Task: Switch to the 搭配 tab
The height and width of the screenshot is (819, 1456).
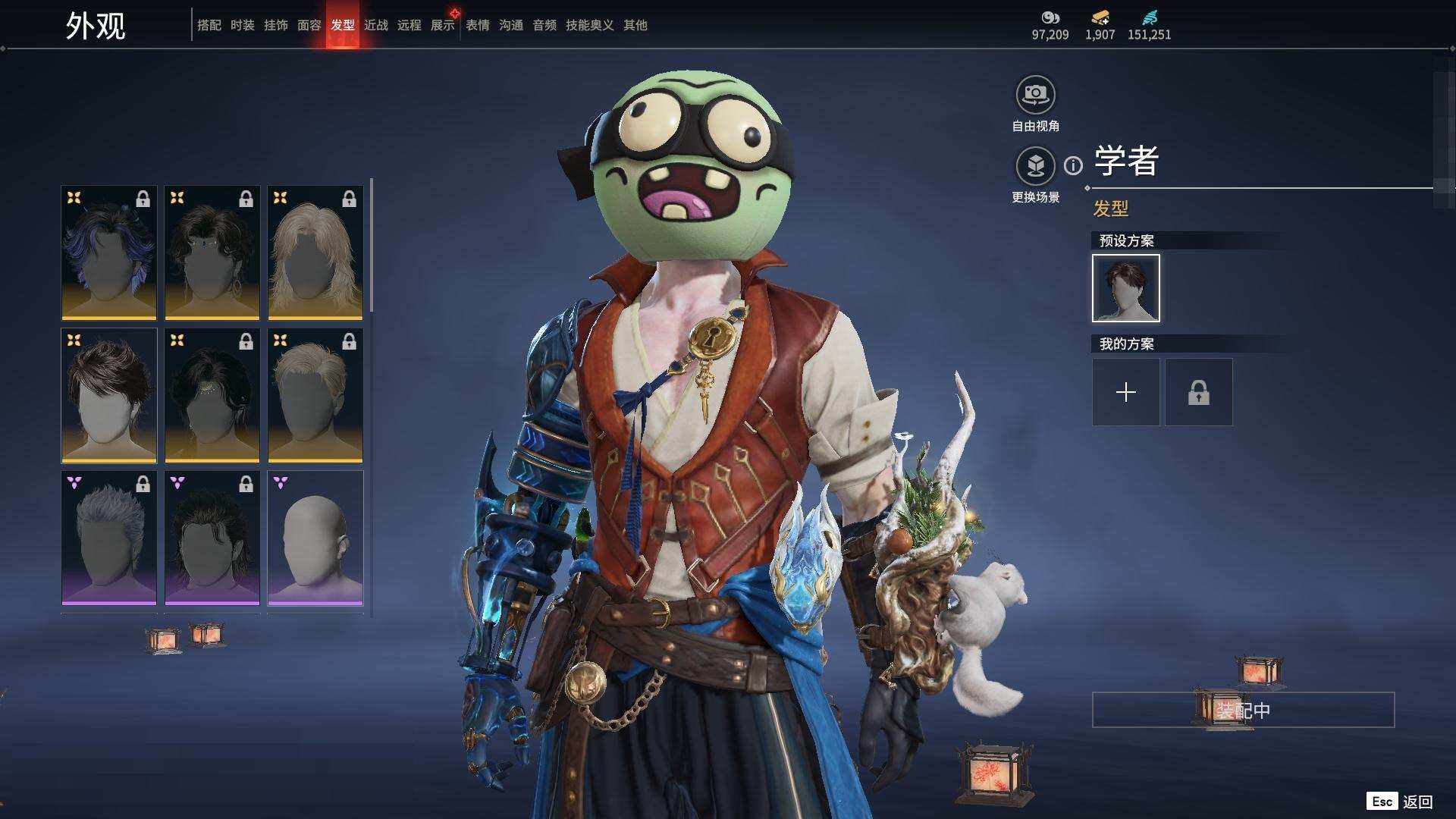Action: tap(209, 25)
